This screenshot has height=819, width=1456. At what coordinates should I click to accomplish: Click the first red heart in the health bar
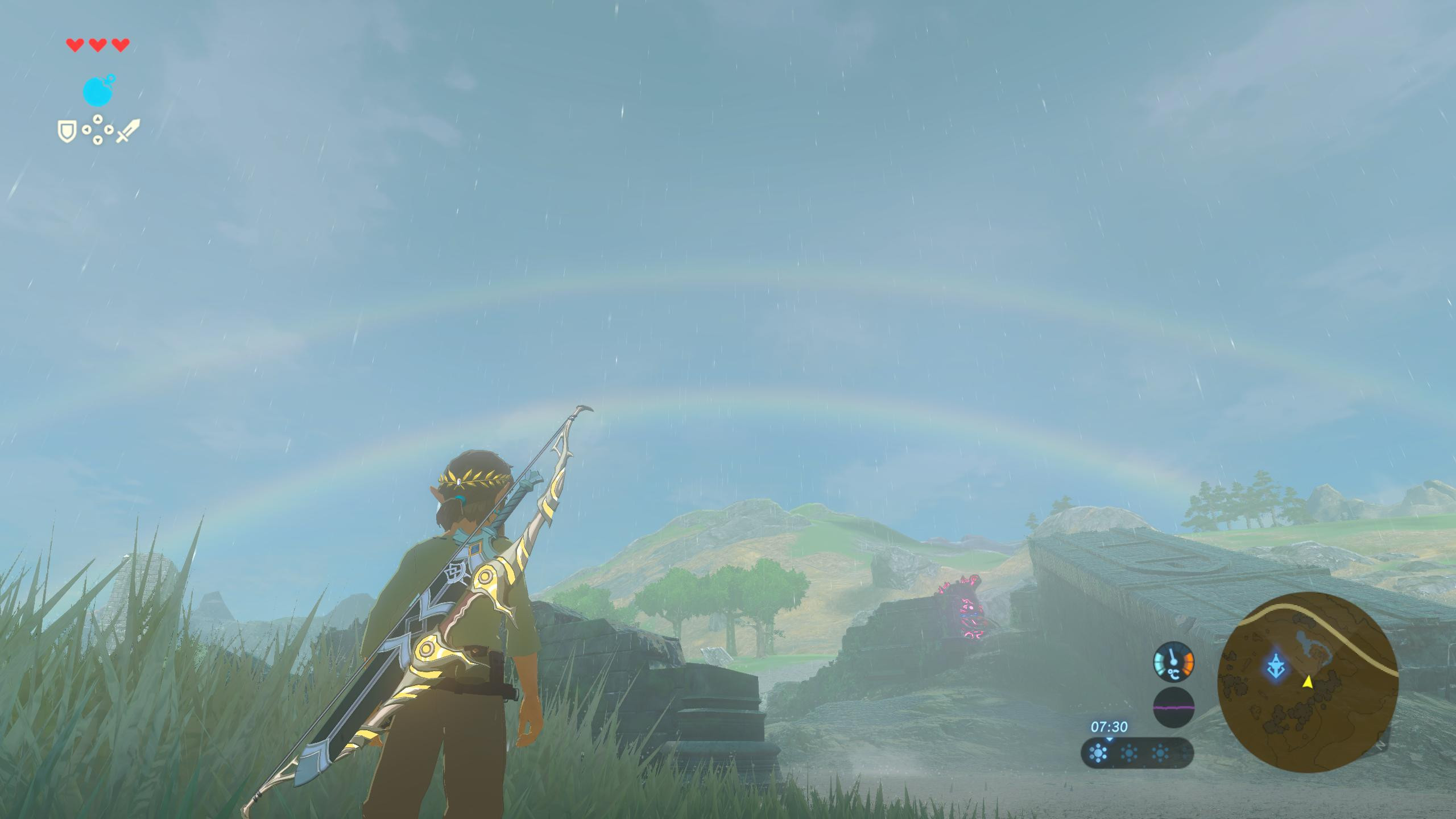coord(74,44)
